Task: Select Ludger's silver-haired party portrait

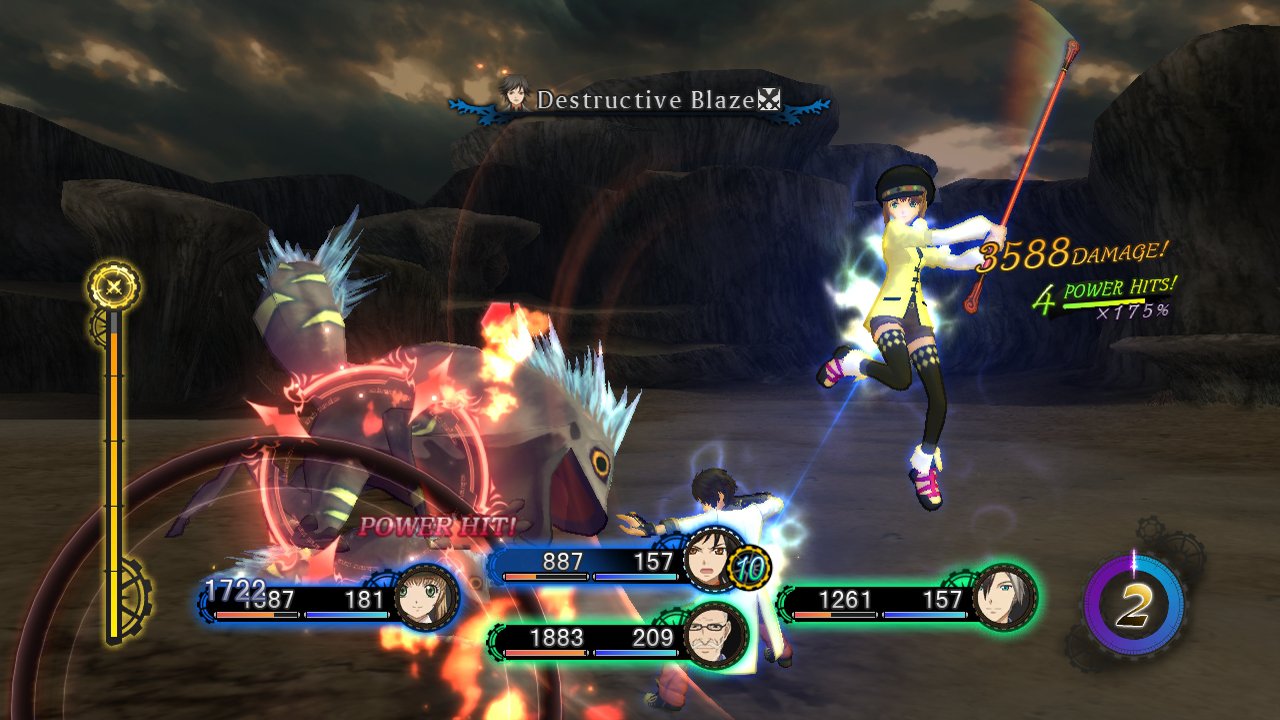Action: coord(1004,597)
